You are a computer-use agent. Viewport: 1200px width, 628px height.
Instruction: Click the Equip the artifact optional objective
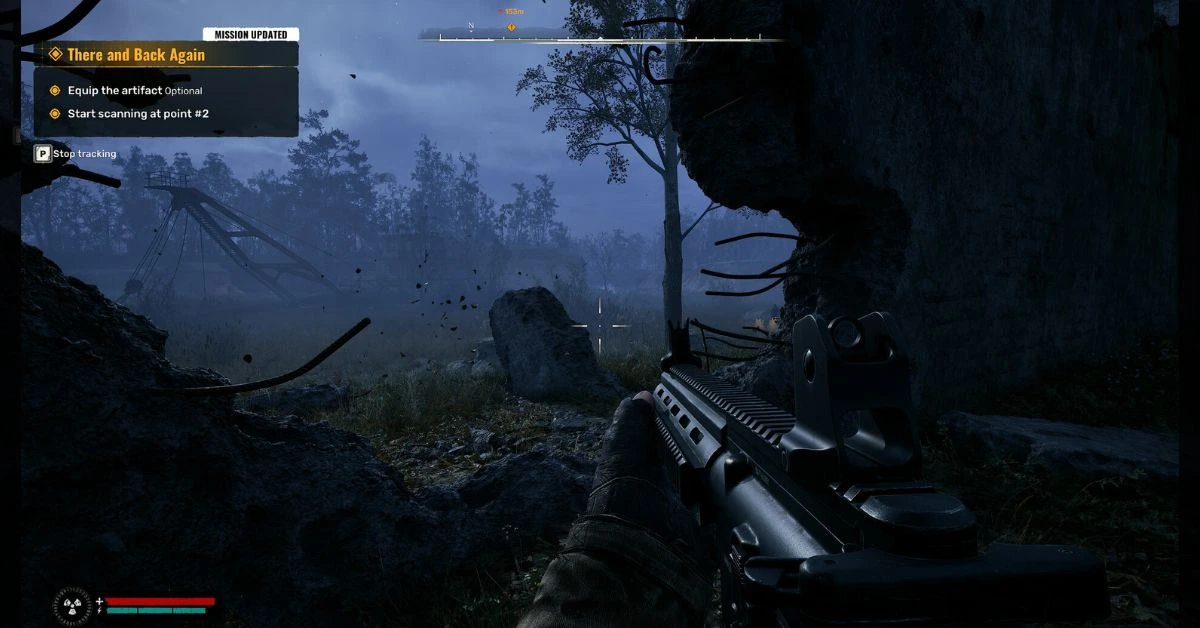click(135, 91)
